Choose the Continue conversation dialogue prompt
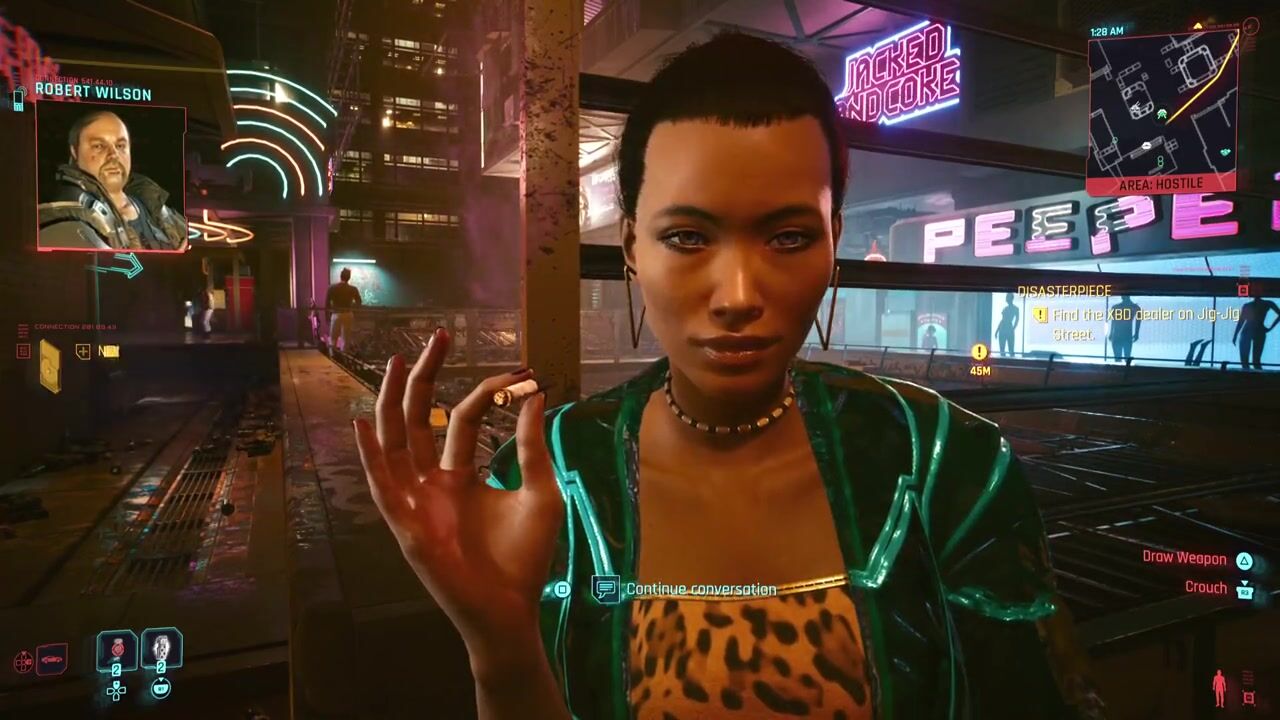Image resolution: width=1280 pixels, height=720 pixels. [x=700, y=589]
